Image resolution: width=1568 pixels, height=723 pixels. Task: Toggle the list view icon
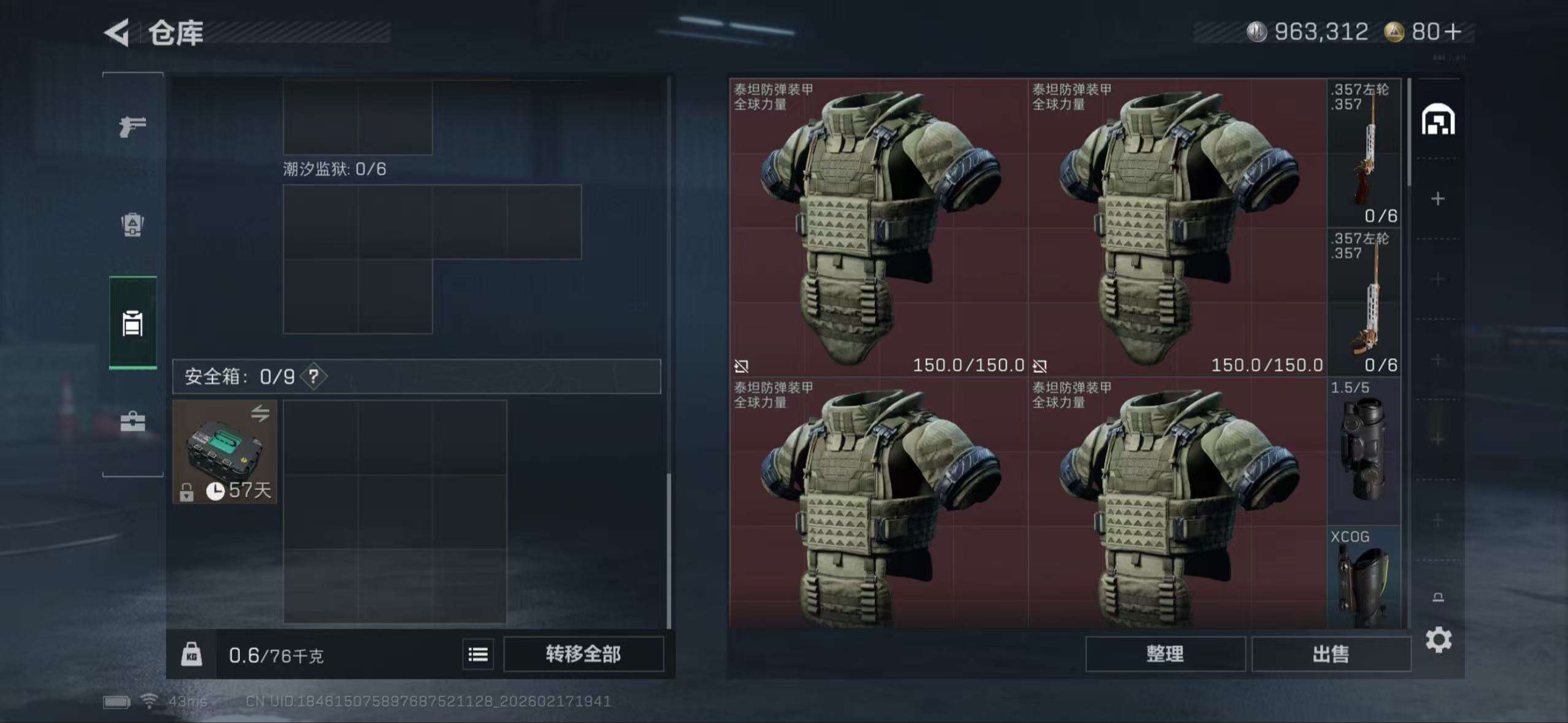tap(478, 654)
